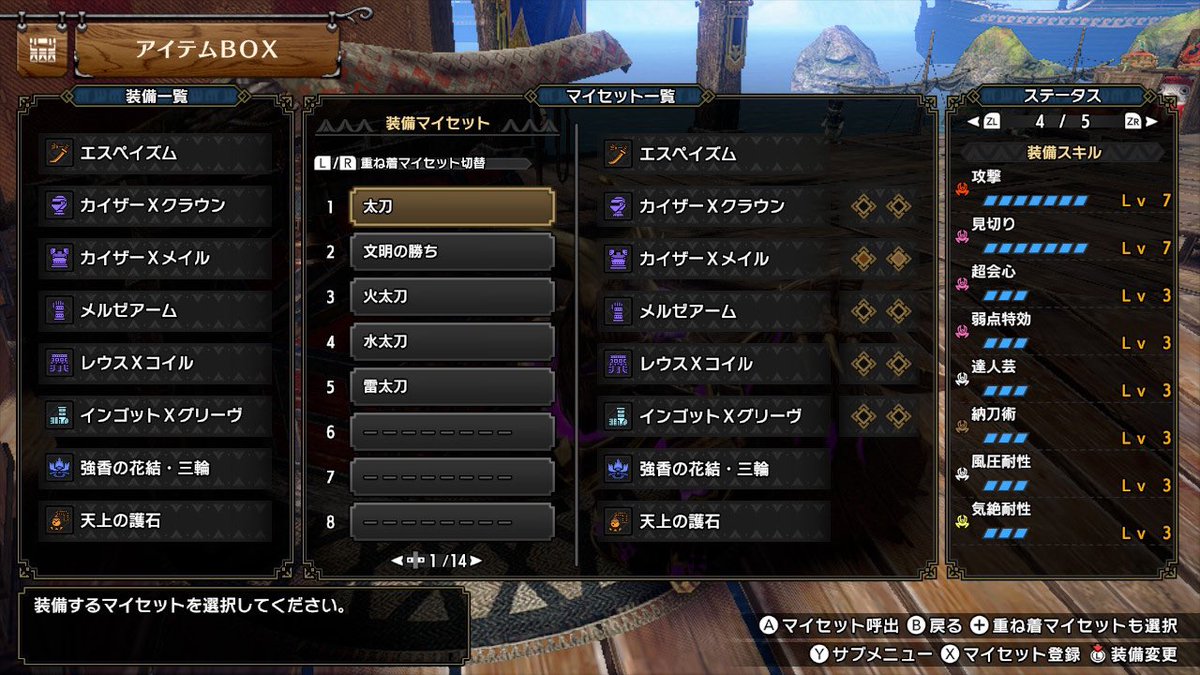Show the previous status page
The width and height of the screenshot is (1200, 675).
click(970, 122)
